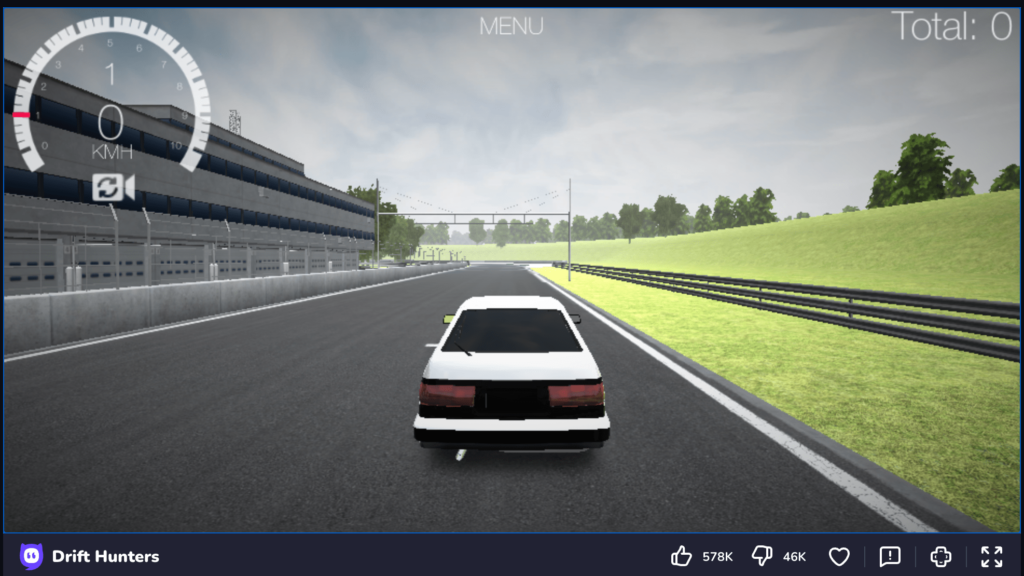Report an issue via the exclamation bubble icon
Viewport: 1024px width, 576px height.
tap(890, 556)
